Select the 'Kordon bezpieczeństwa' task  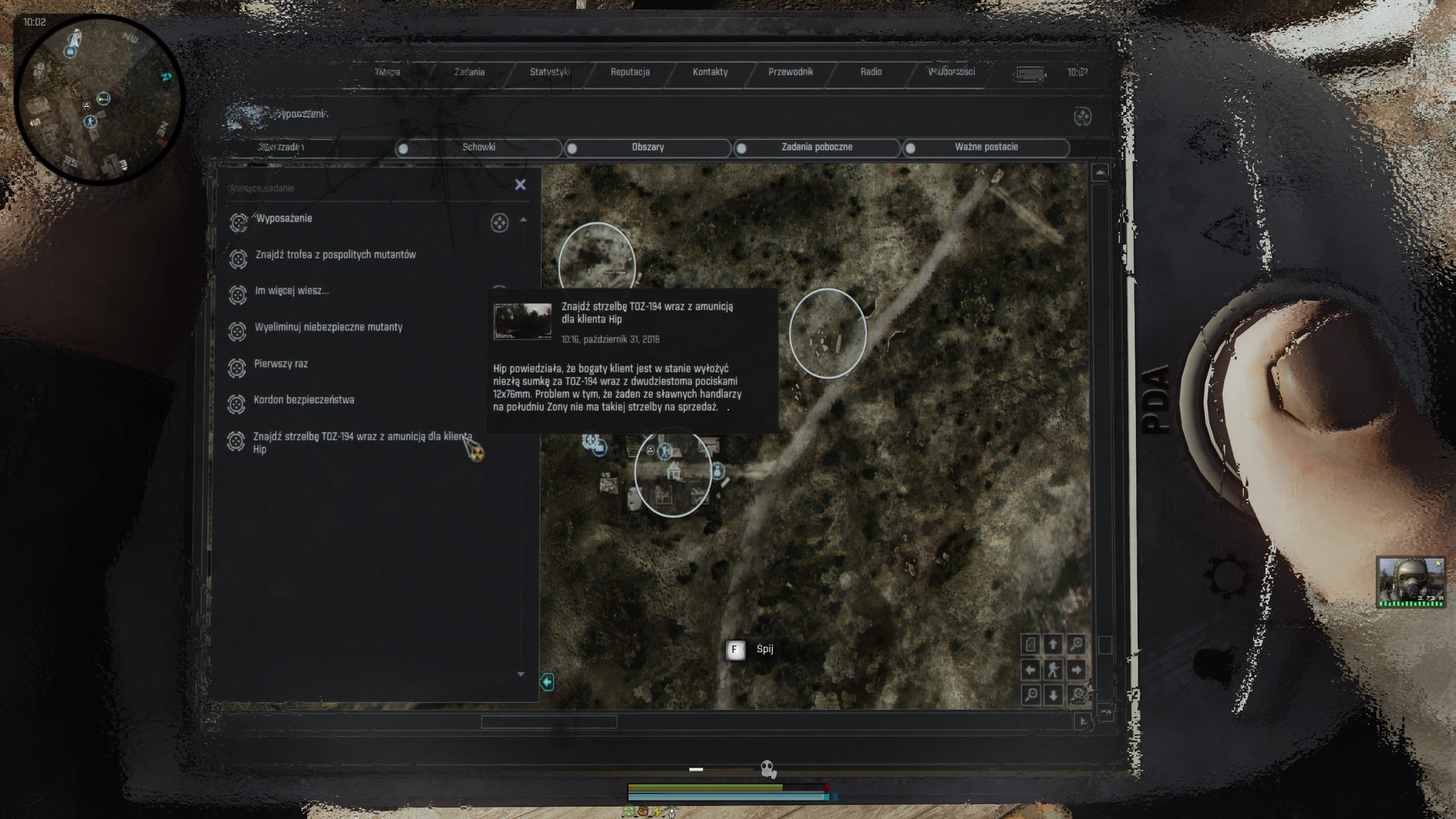[303, 400]
